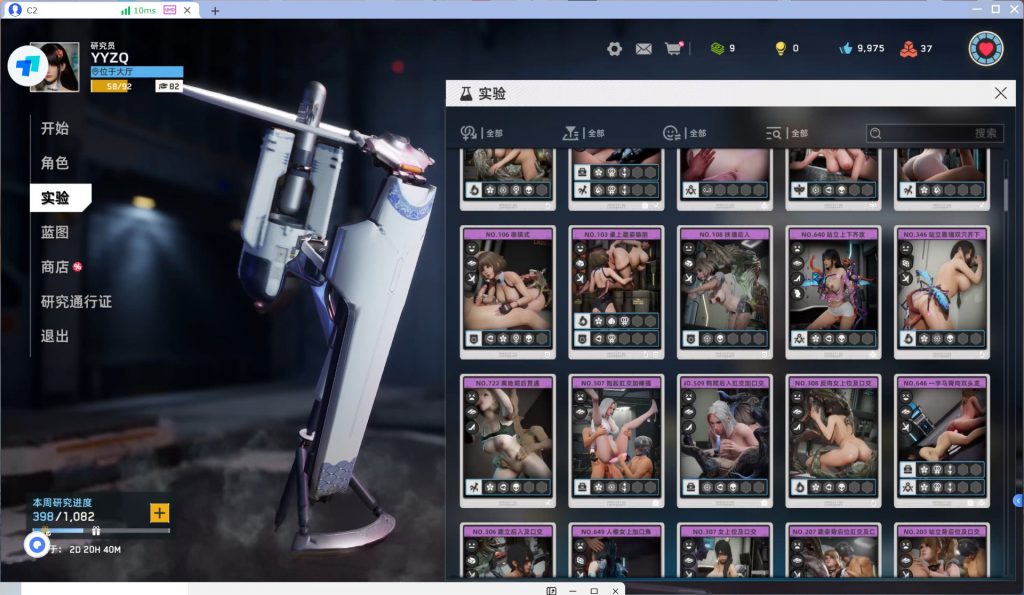Close the 实验 panel with the X

pyautogui.click(x=1000, y=93)
